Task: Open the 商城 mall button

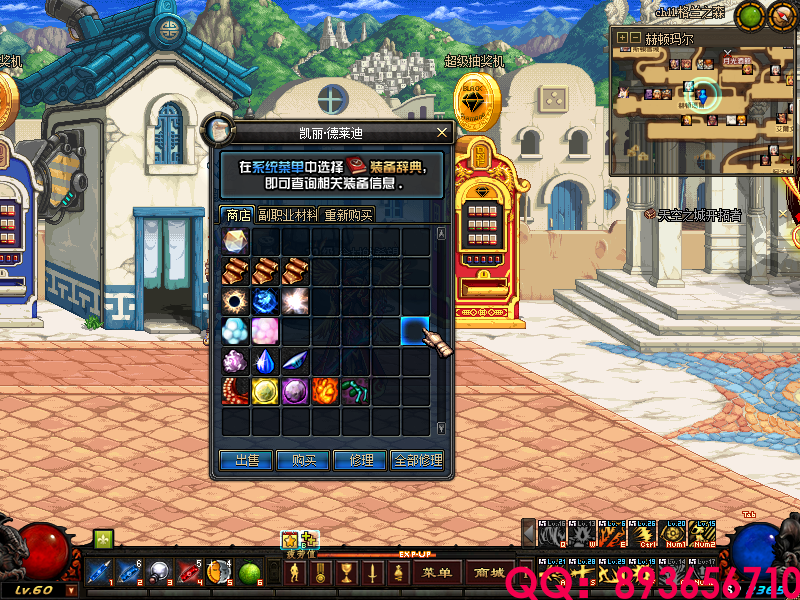Action: click(490, 573)
